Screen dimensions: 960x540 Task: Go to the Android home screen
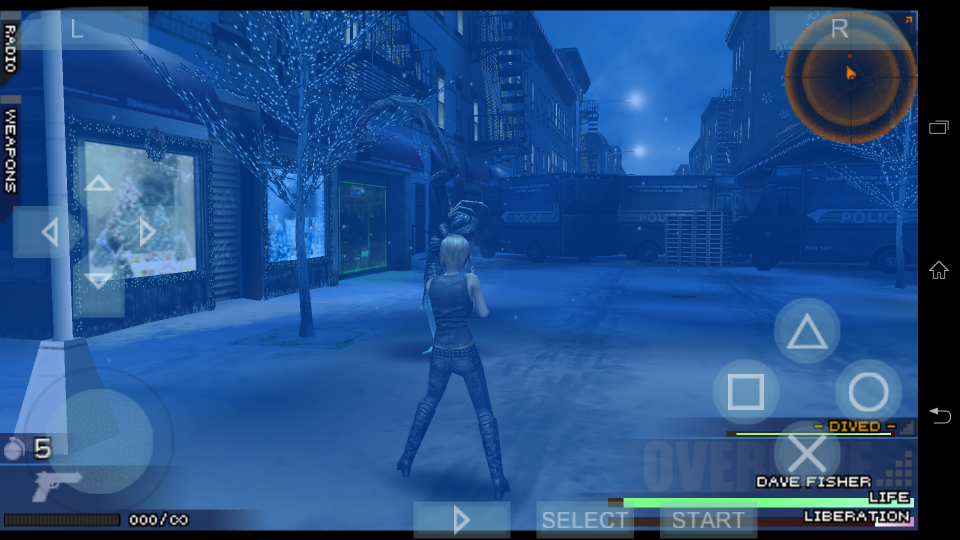pos(938,270)
